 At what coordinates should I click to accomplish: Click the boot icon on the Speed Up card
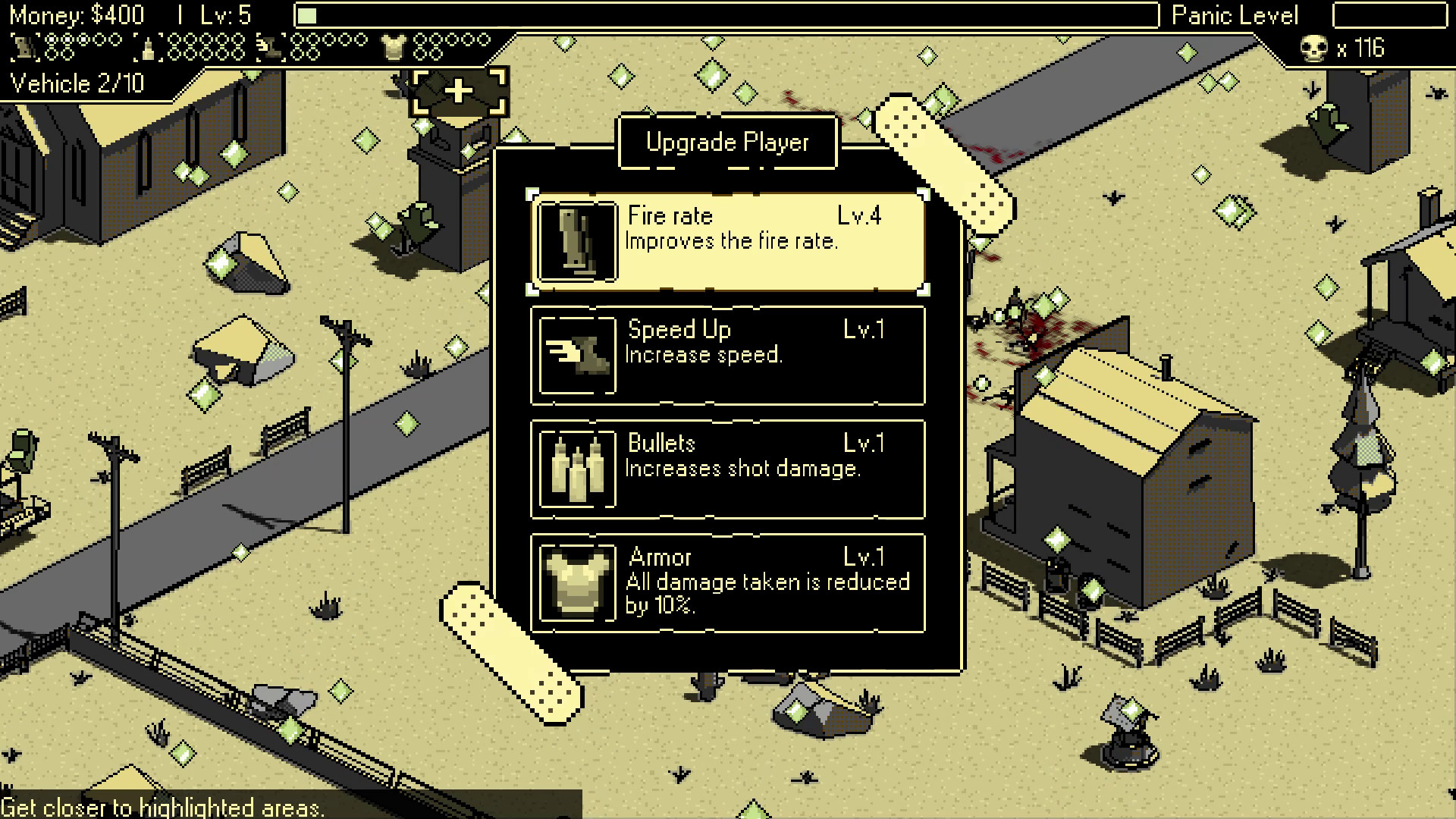click(576, 353)
